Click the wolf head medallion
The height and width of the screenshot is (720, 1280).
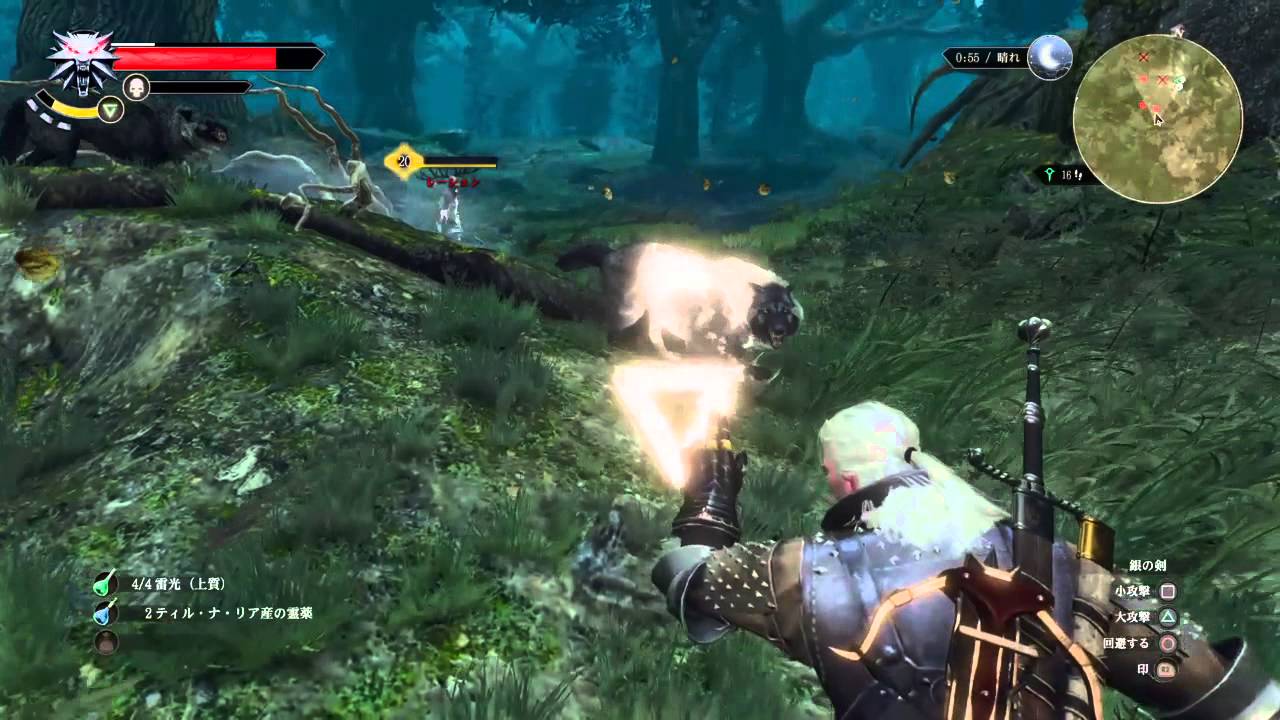81,60
